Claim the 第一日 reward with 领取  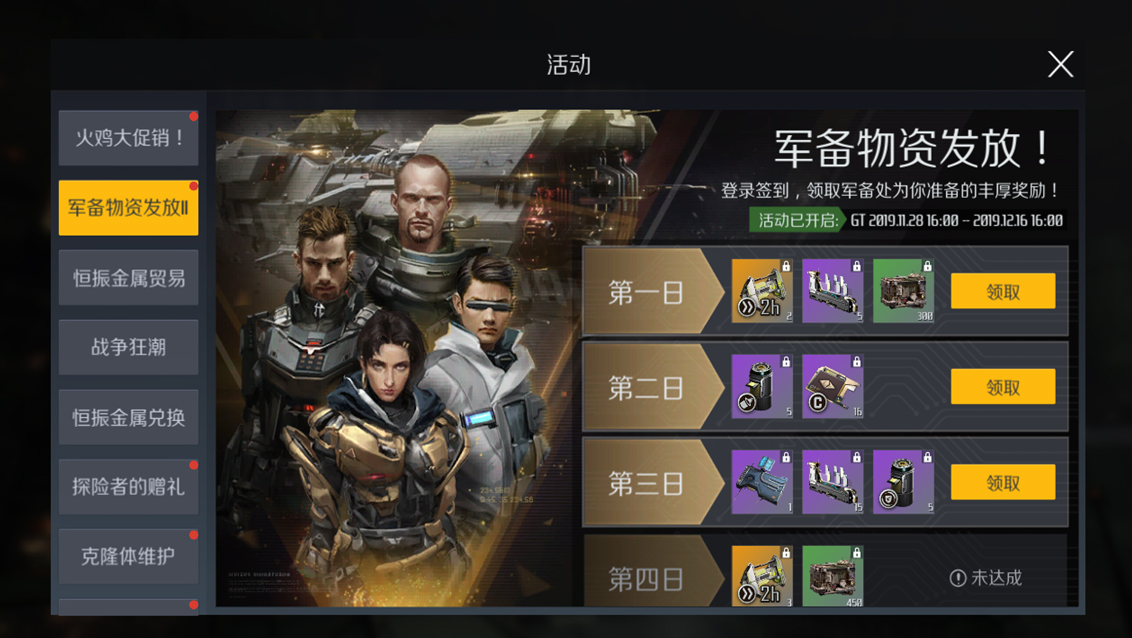1003,291
